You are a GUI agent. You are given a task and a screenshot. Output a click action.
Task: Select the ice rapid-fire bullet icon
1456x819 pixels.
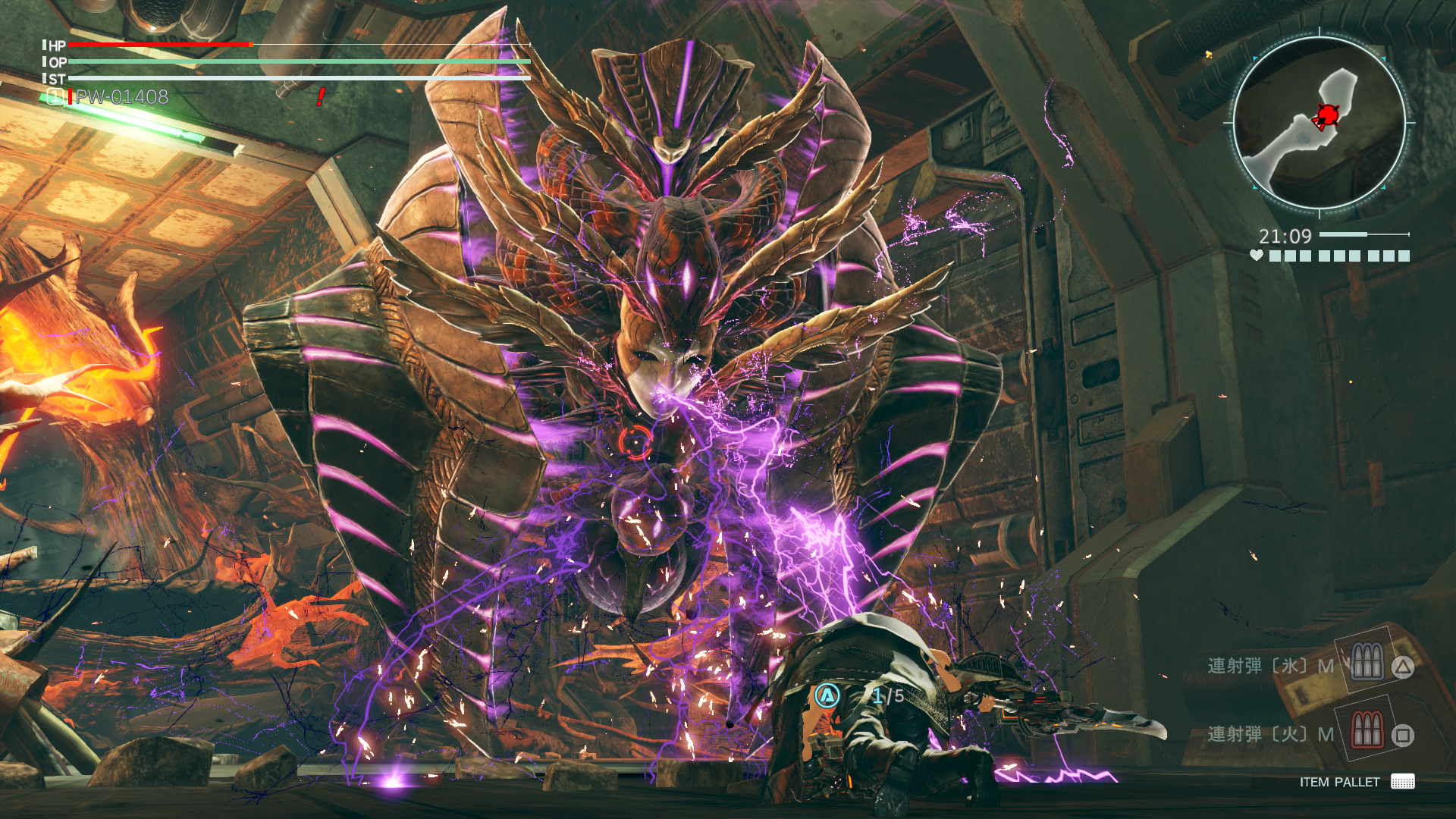(1367, 661)
